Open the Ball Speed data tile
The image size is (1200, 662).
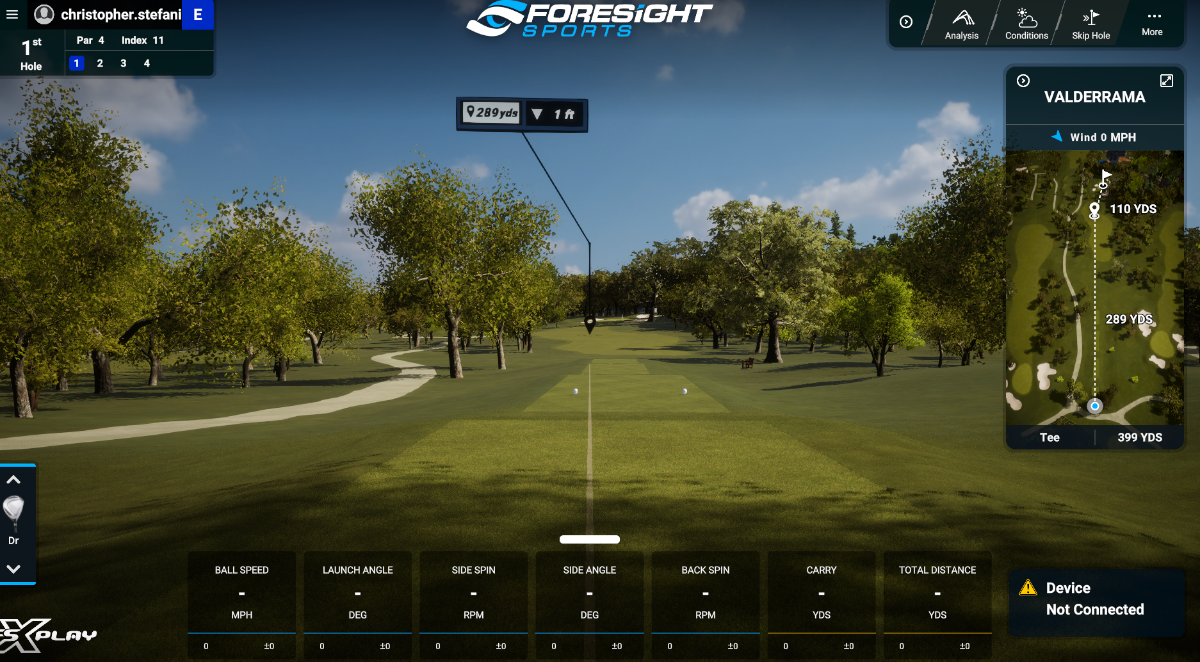coord(242,603)
